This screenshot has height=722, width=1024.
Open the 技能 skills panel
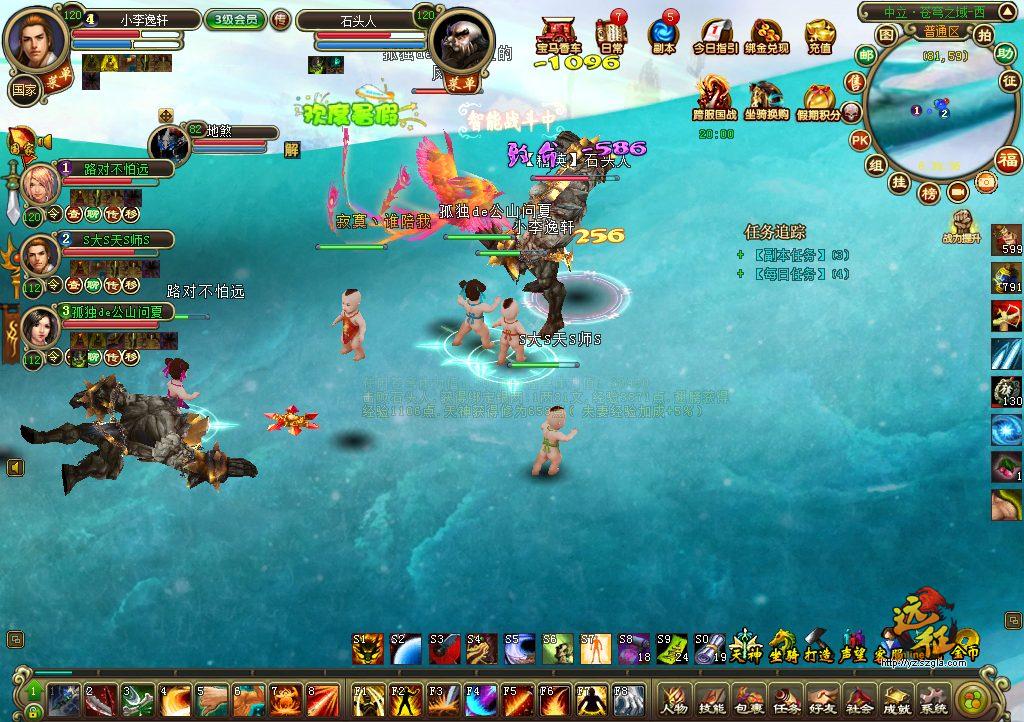(711, 698)
